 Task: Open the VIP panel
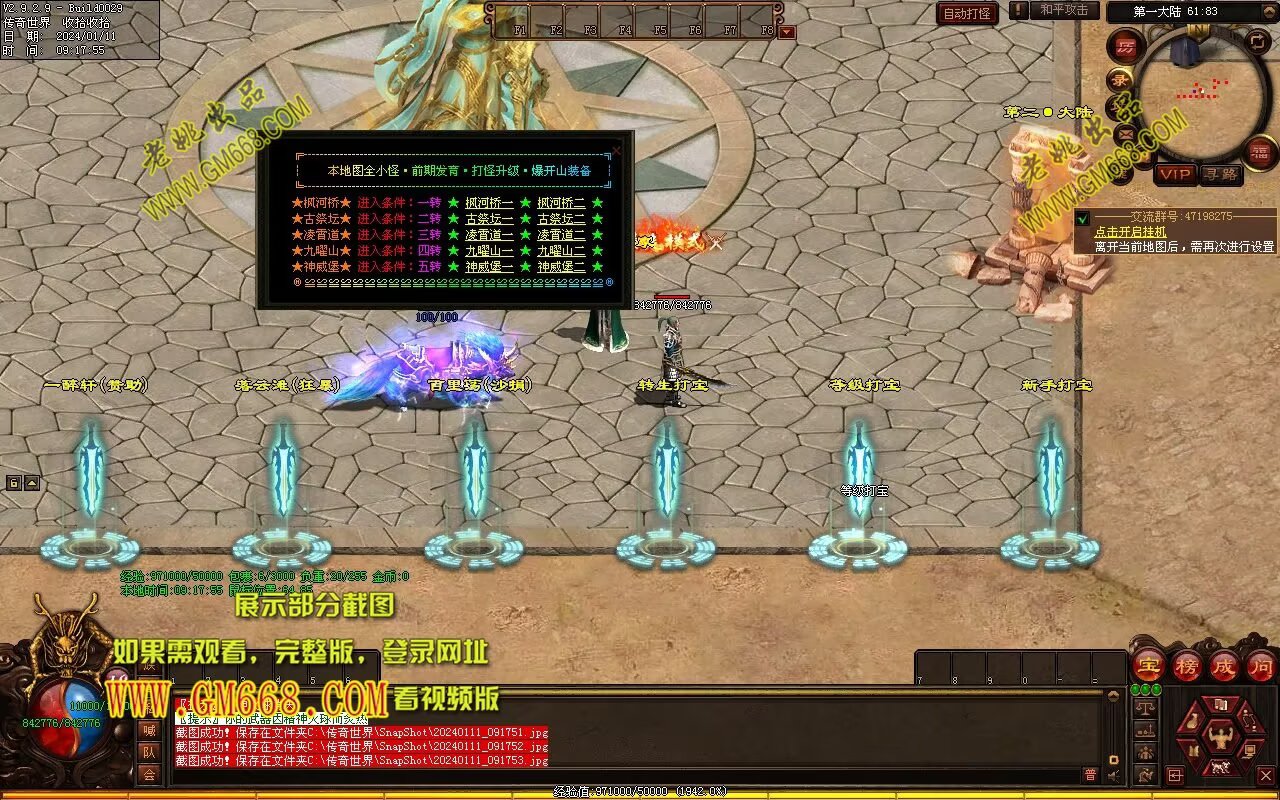(x=1175, y=174)
